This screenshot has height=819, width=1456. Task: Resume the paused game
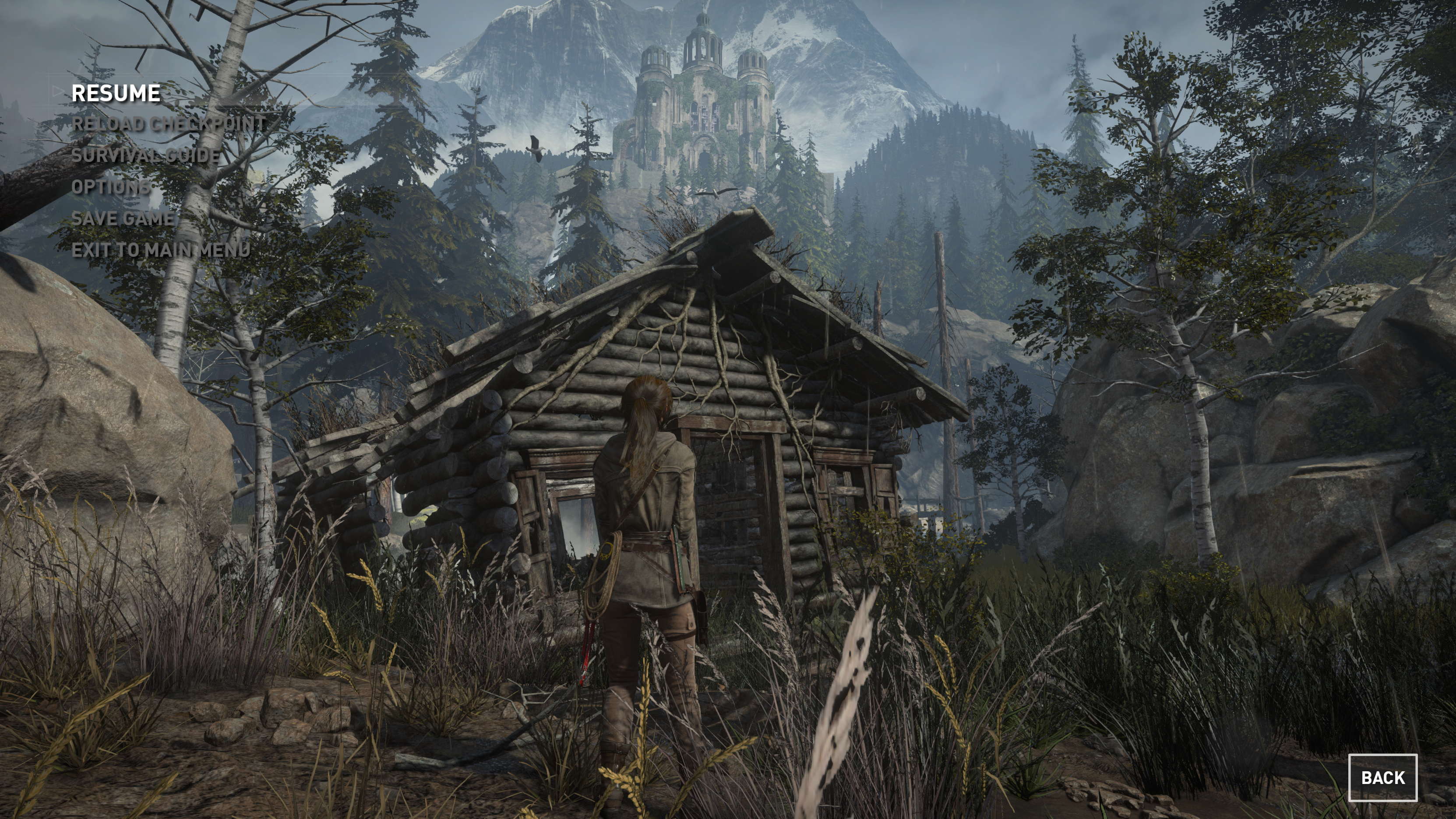point(116,94)
